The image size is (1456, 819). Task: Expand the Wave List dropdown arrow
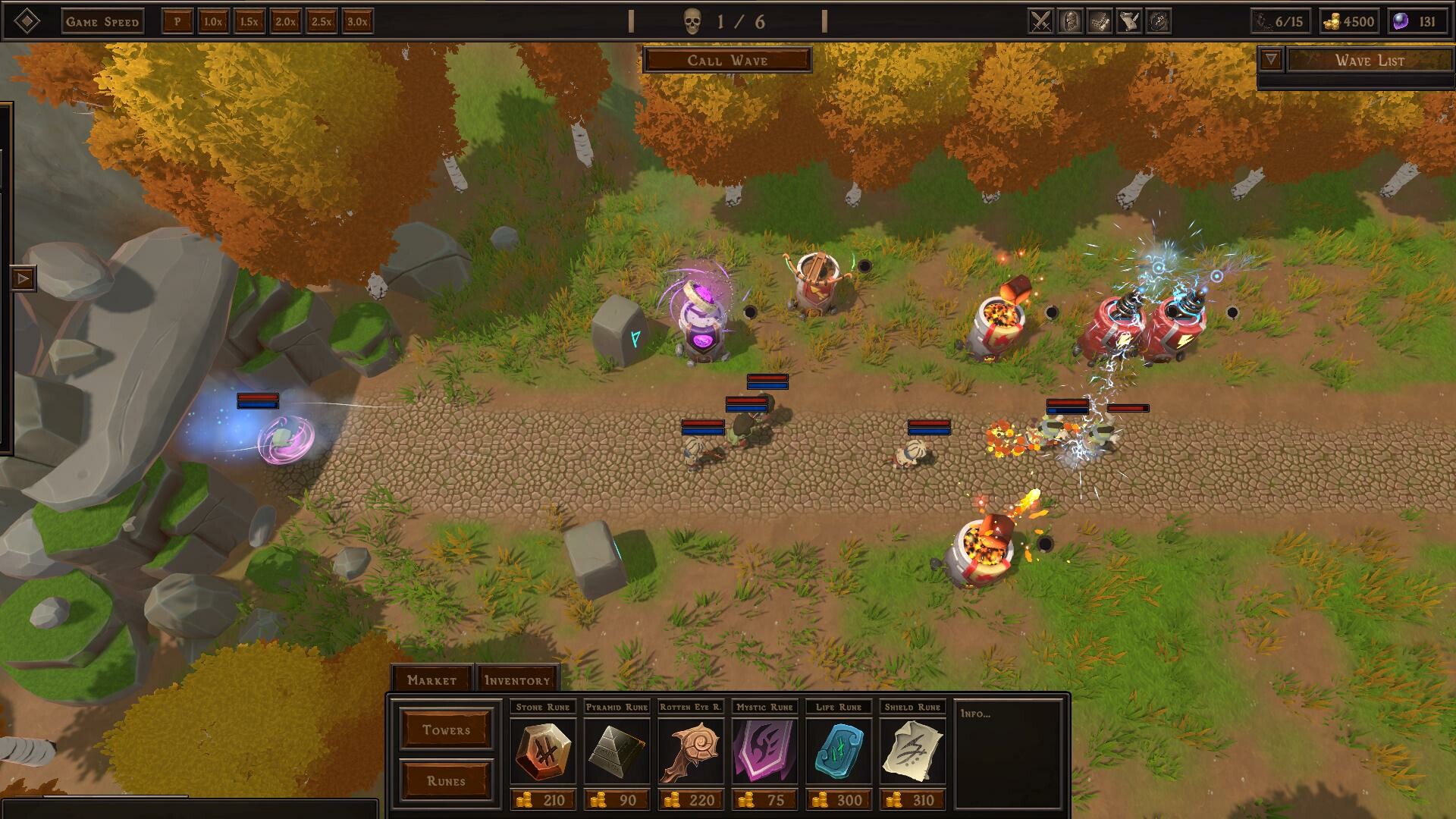click(1270, 59)
